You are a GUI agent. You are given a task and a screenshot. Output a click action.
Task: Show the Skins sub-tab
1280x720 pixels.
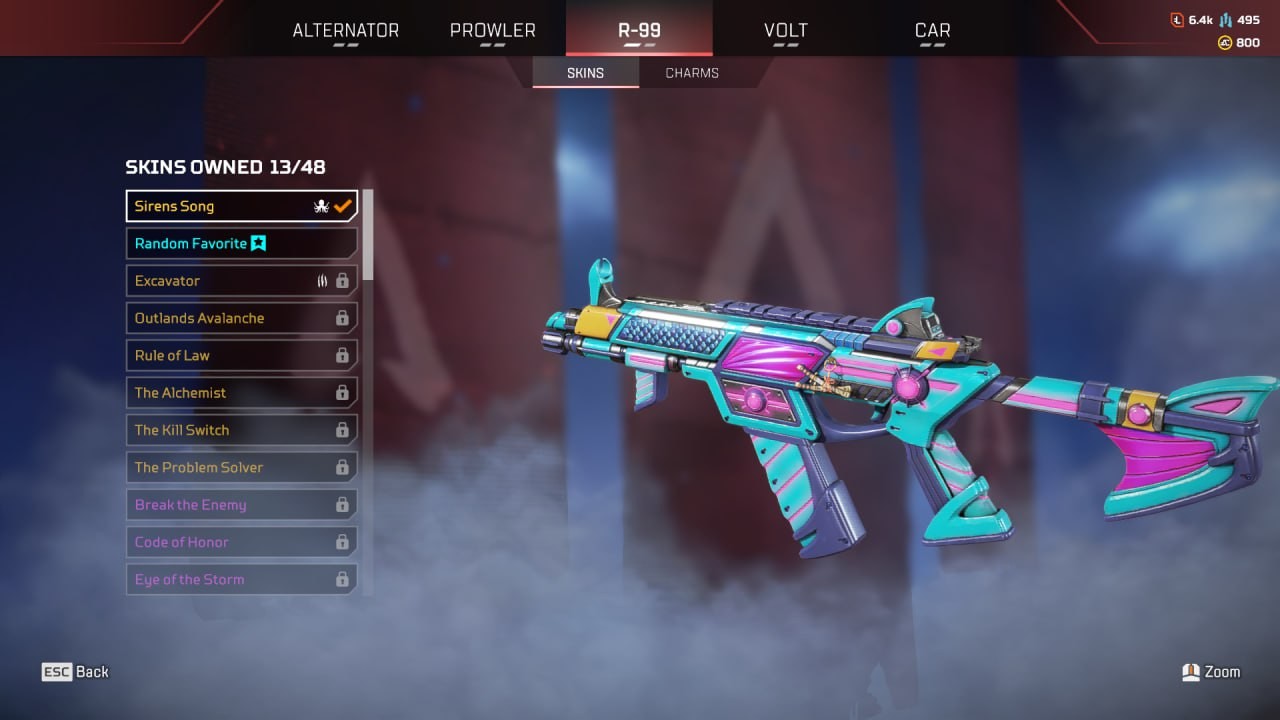[585, 73]
